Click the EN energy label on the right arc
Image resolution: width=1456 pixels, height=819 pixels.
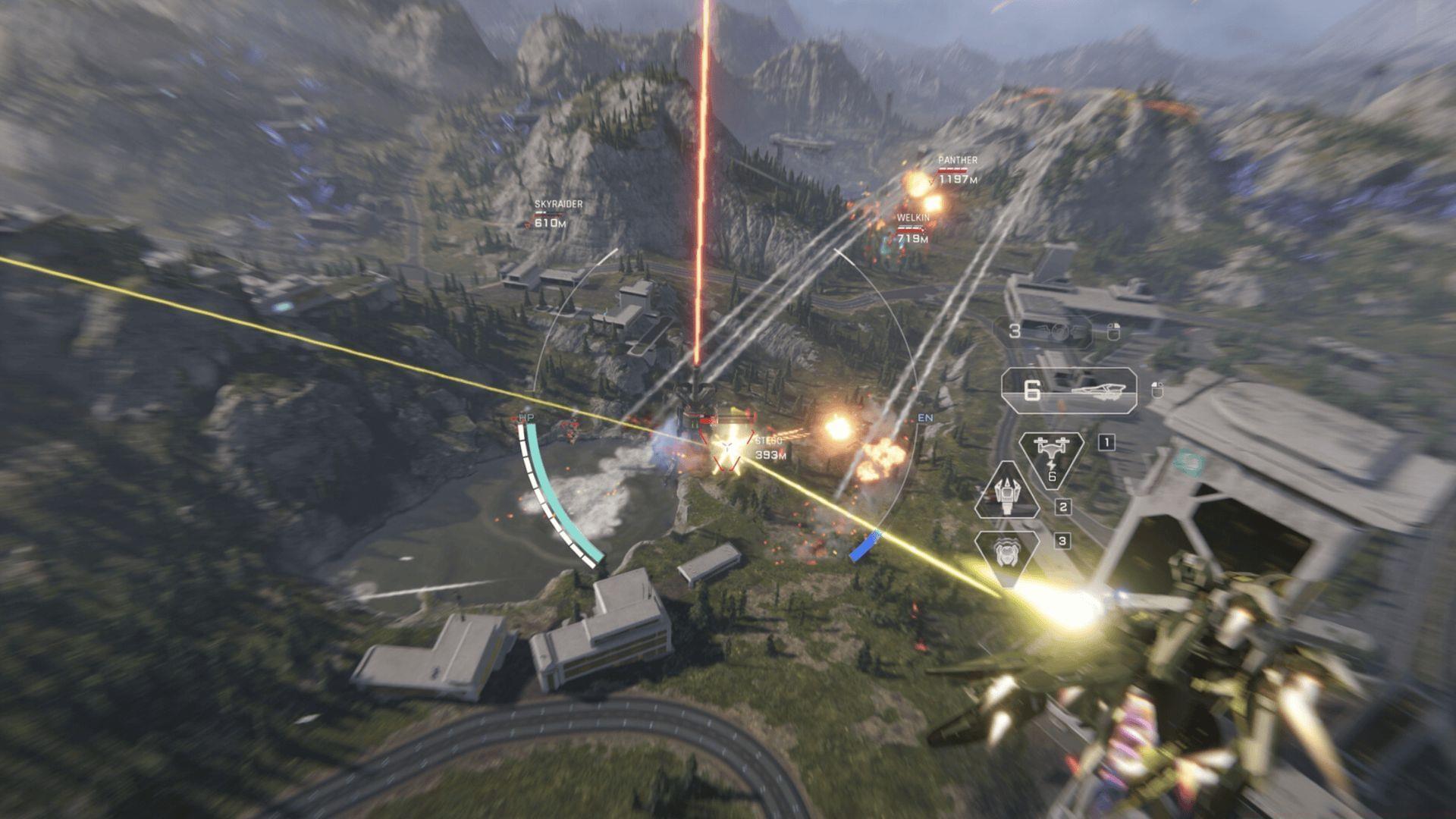[927, 418]
